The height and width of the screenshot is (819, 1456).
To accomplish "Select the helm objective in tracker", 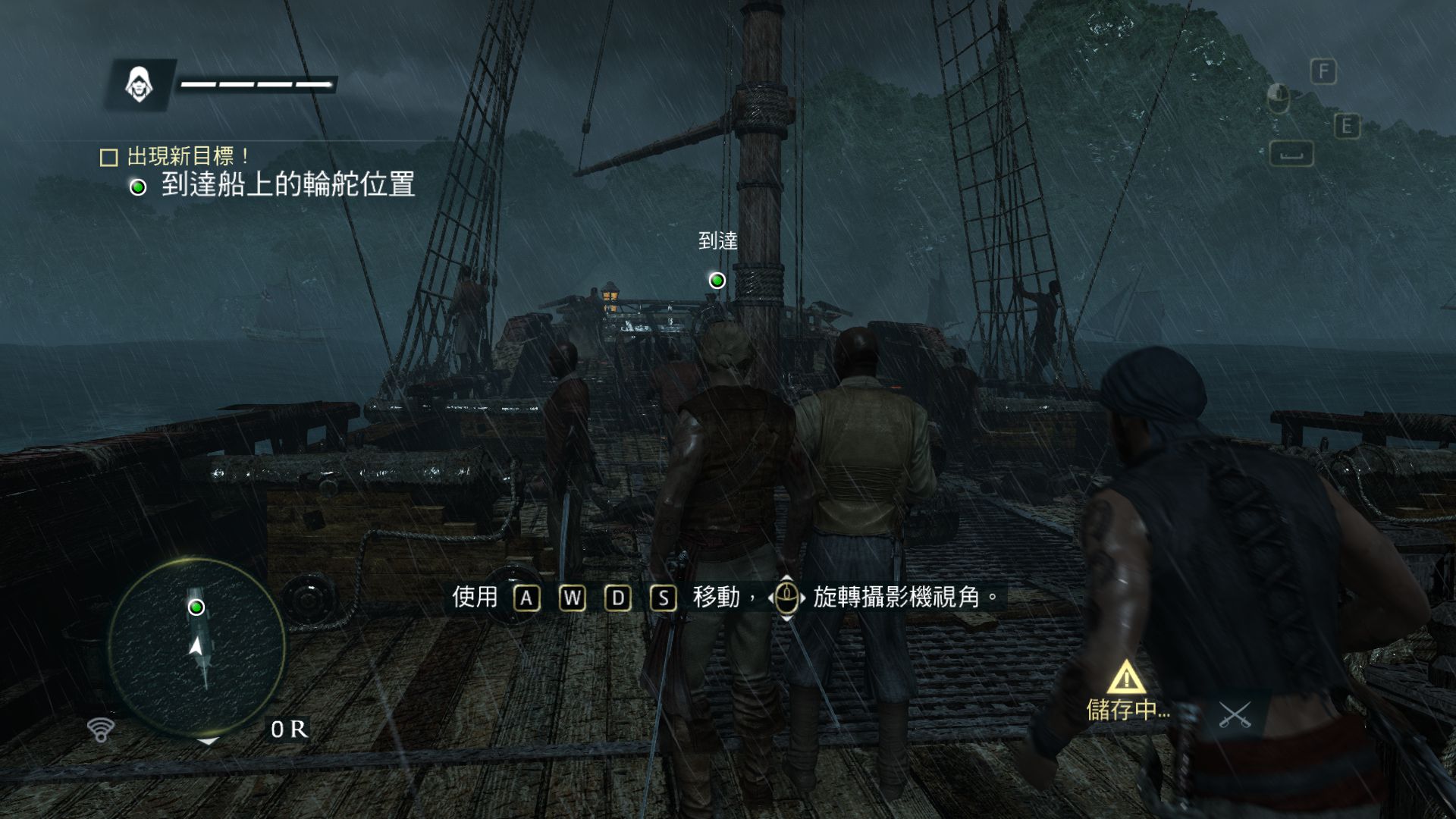I will [x=287, y=185].
